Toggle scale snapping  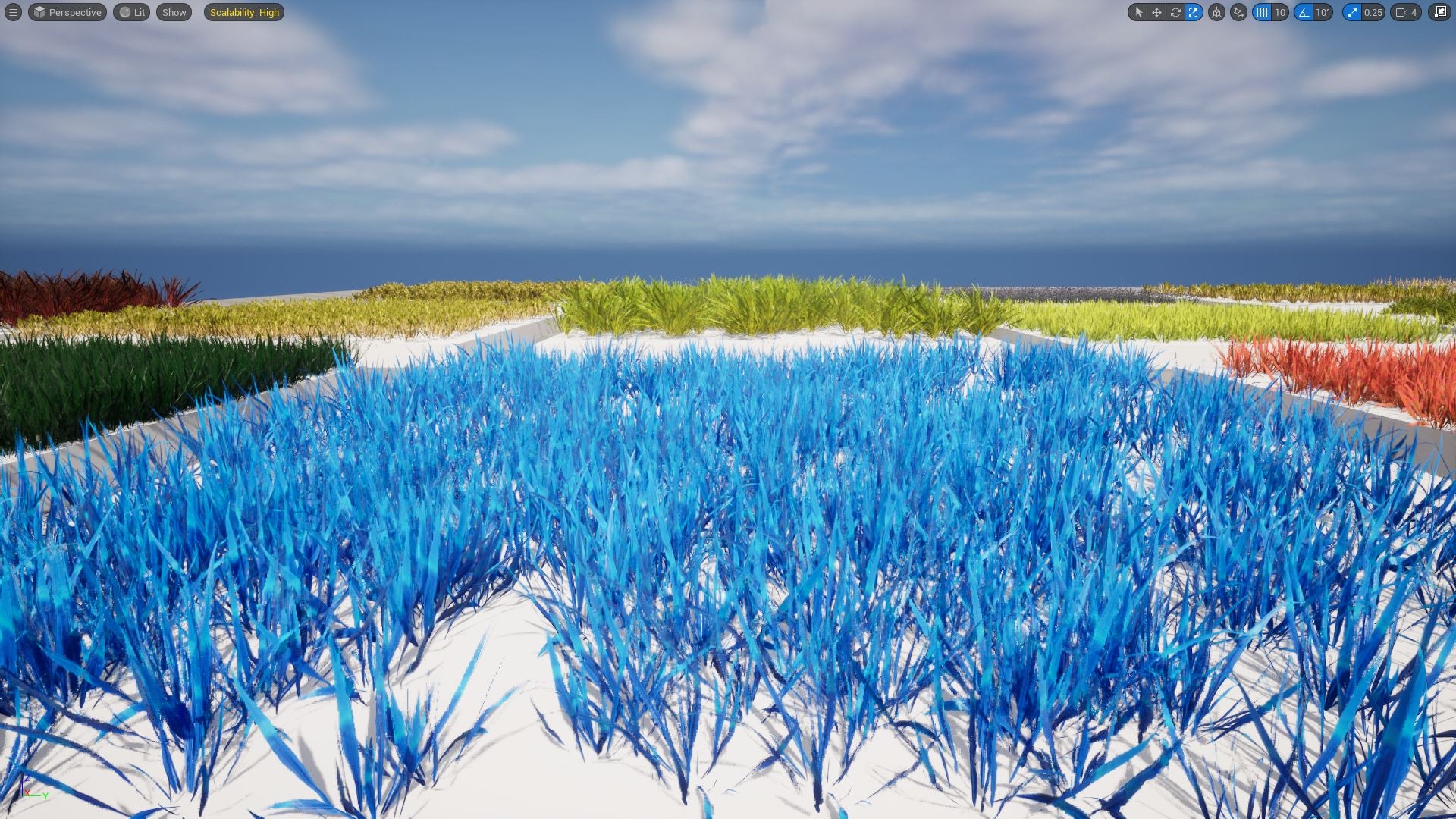[1354, 12]
